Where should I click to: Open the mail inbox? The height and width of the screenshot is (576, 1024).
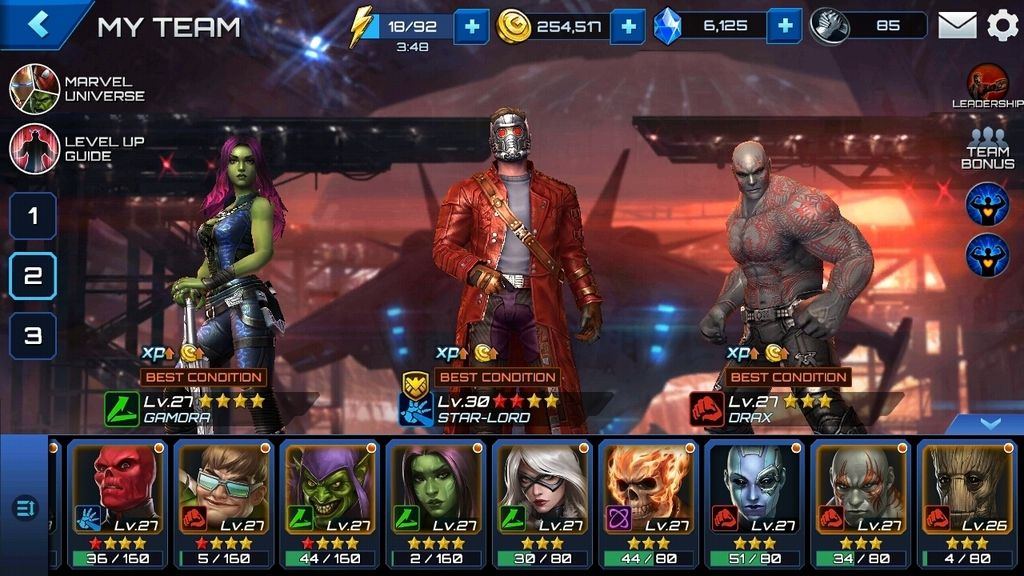[x=957, y=26]
